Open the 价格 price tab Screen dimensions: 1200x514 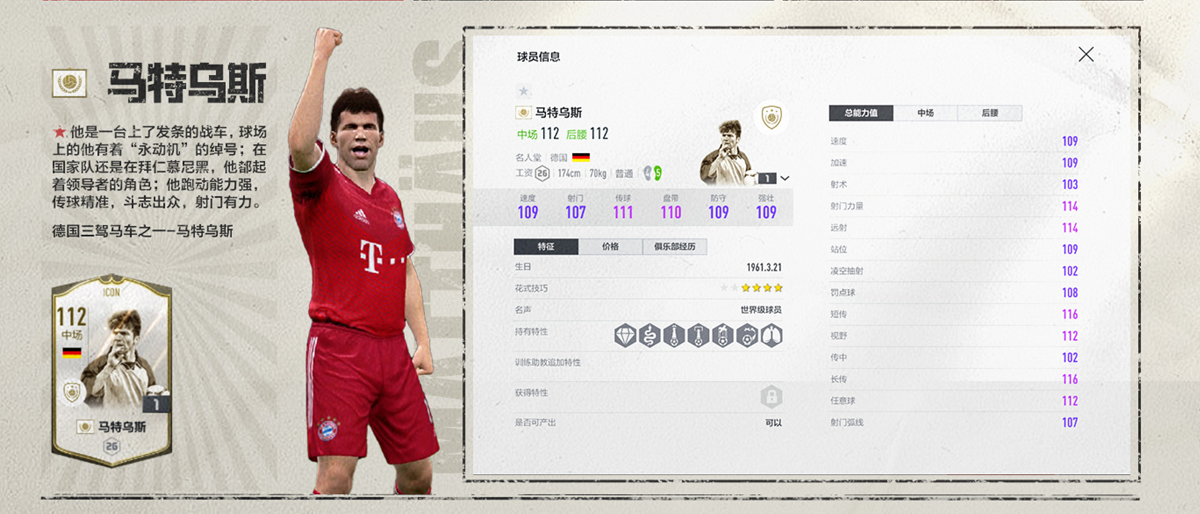pyautogui.click(x=609, y=247)
